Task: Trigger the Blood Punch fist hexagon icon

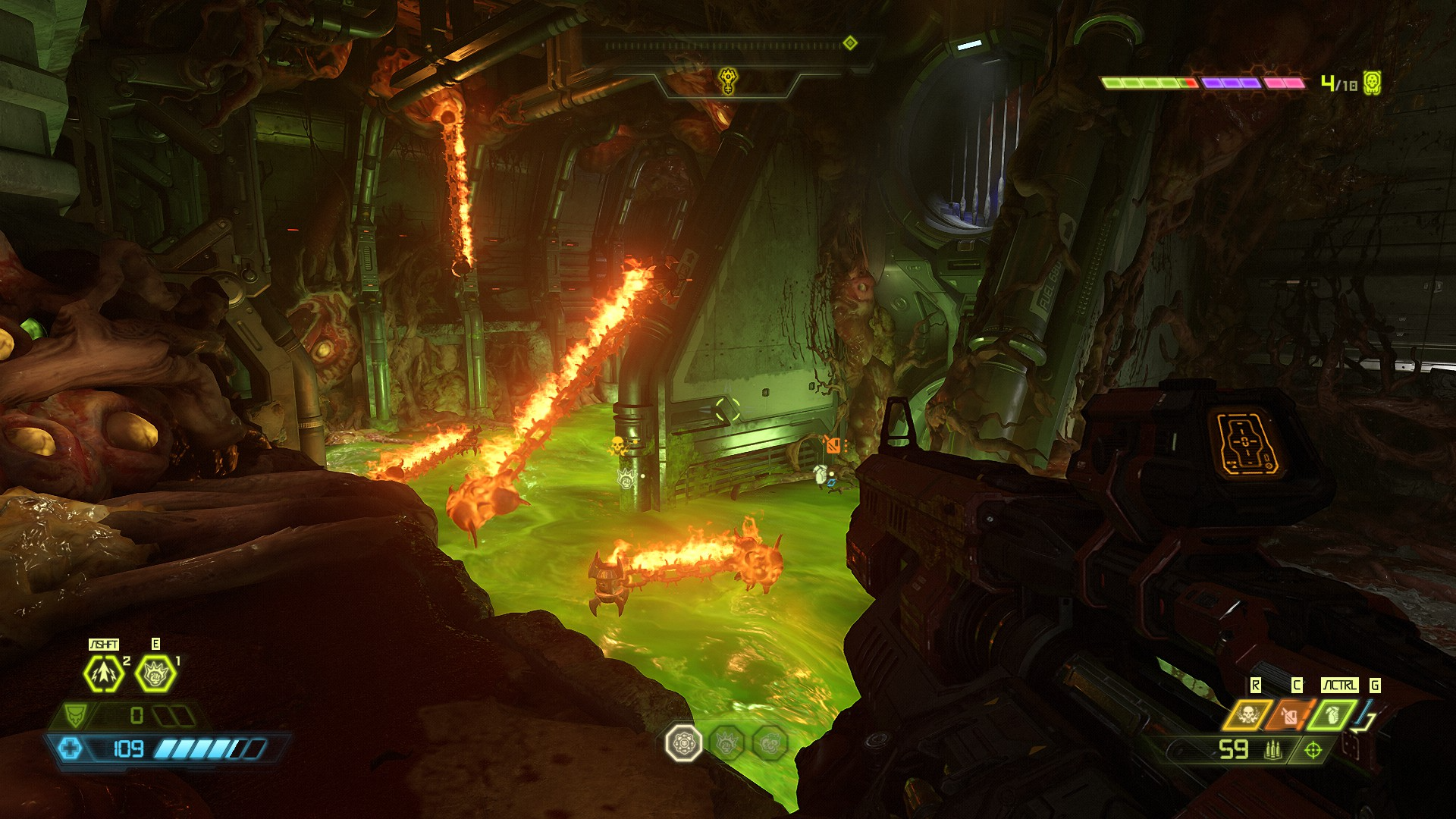Action: [x=155, y=673]
